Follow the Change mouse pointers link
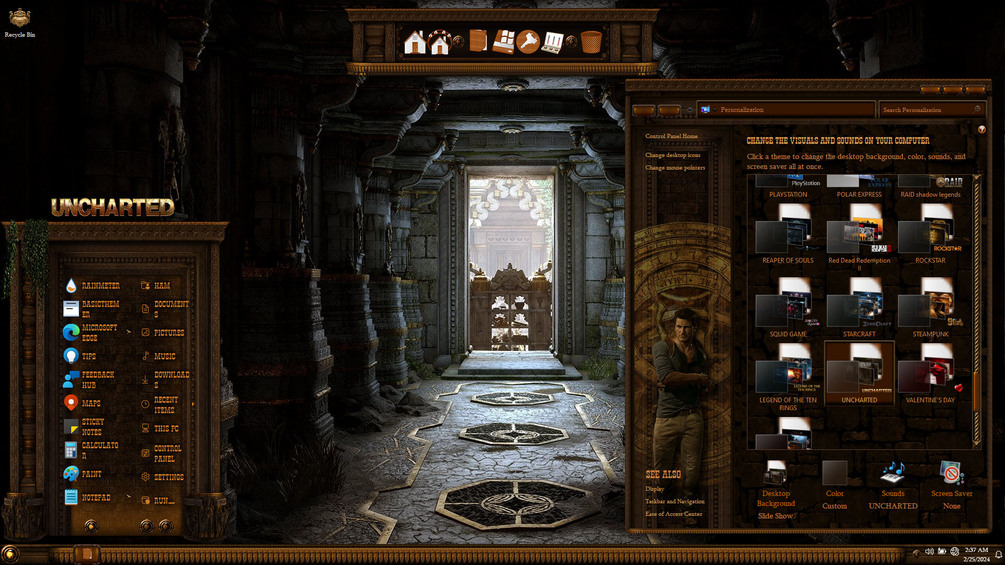 (675, 167)
